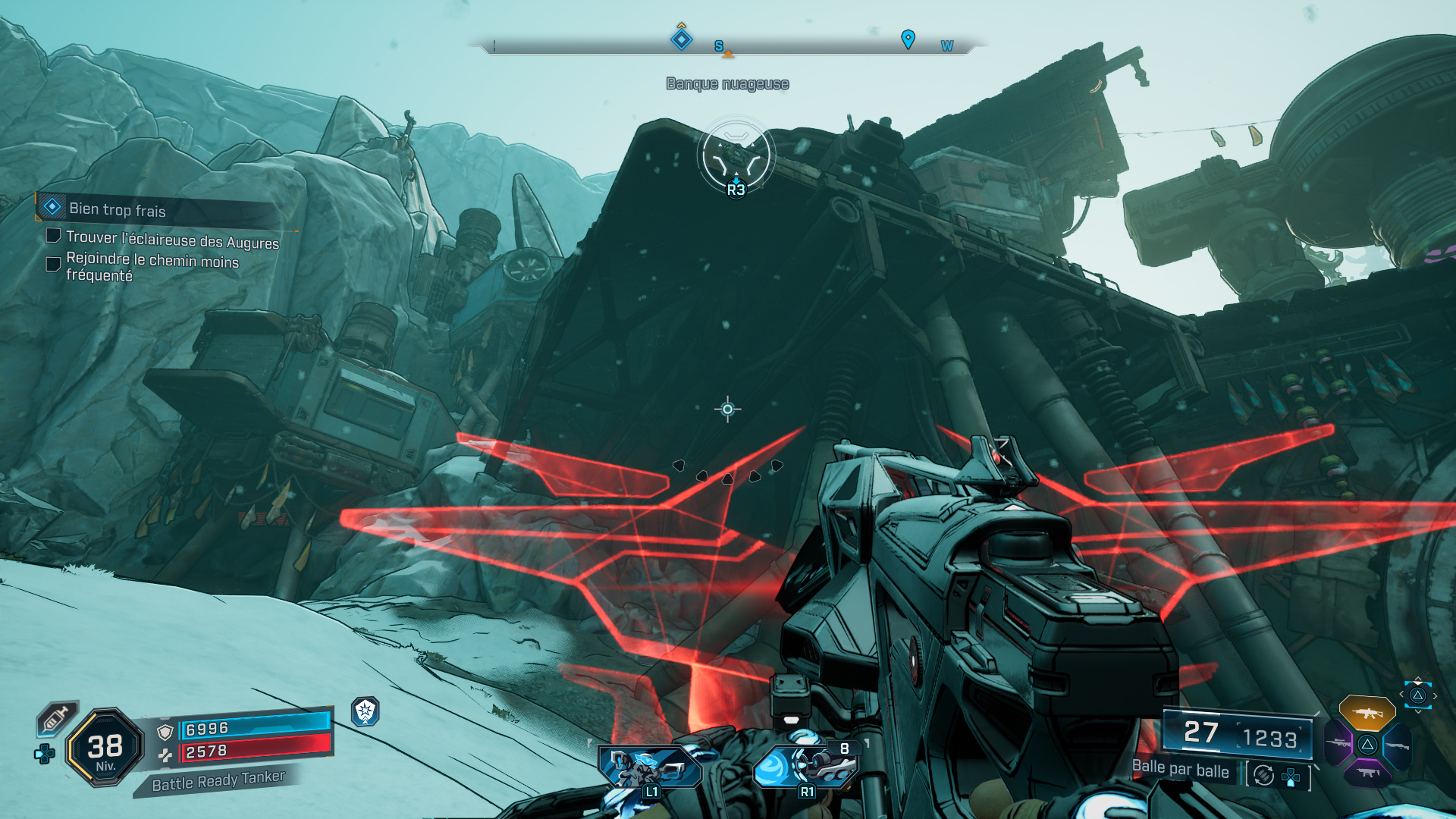Activate the left action skill icon
Viewport: 1456px width, 819px height.
648,767
